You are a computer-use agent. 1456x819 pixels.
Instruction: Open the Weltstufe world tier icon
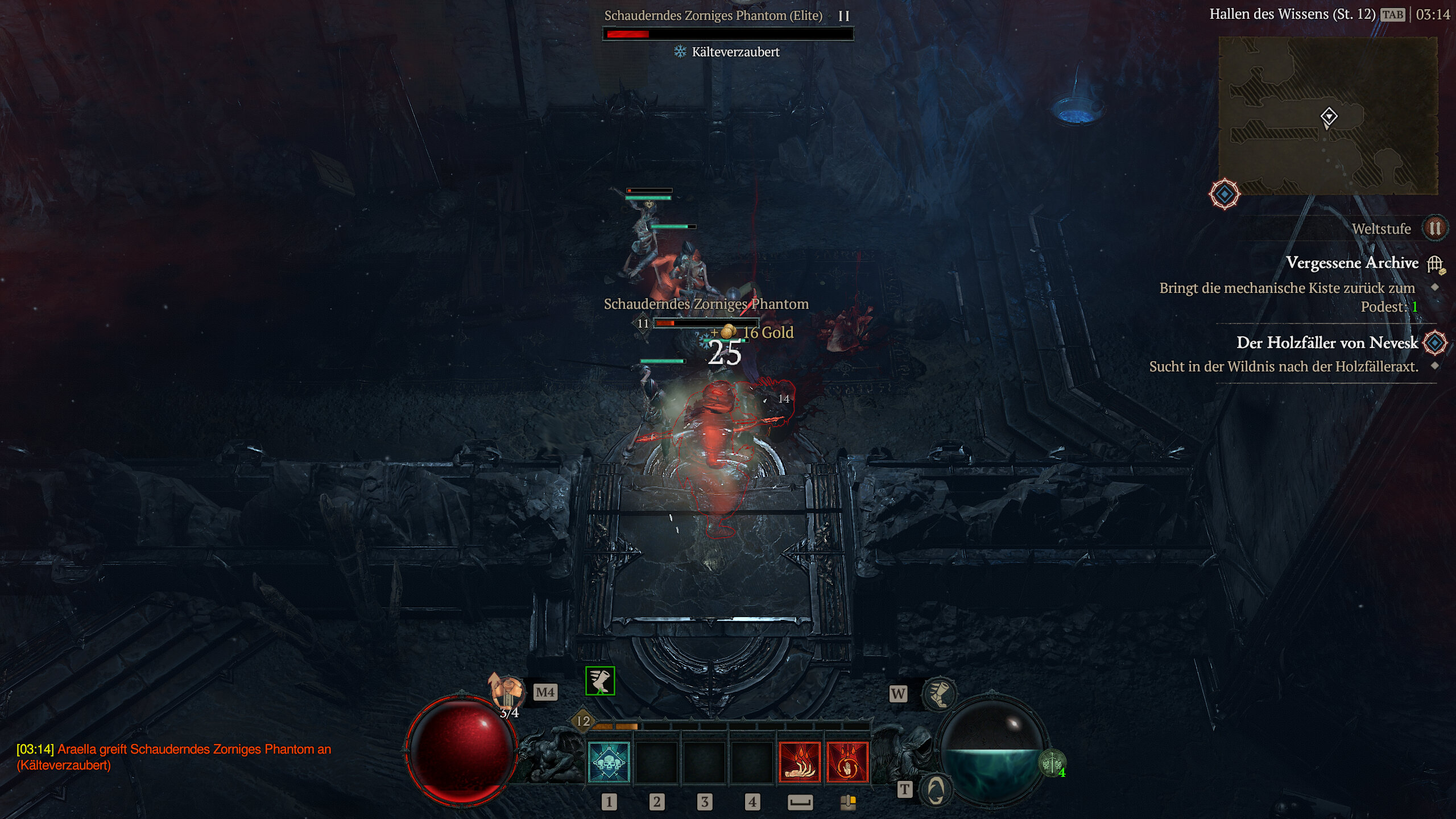pyautogui.click(x=1434, y=229)
